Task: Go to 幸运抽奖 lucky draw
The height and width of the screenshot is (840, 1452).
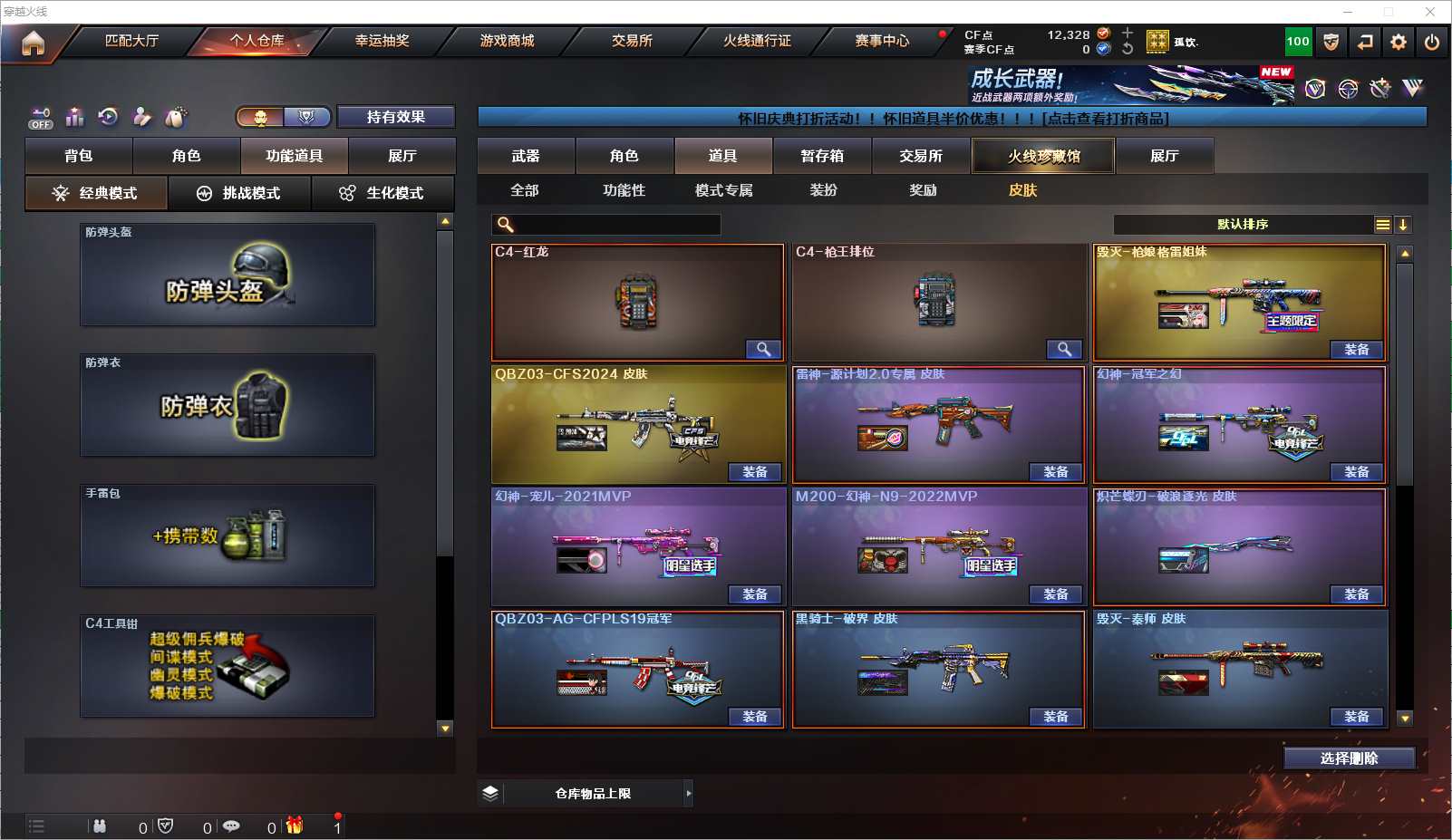Action: coord(382,41)
